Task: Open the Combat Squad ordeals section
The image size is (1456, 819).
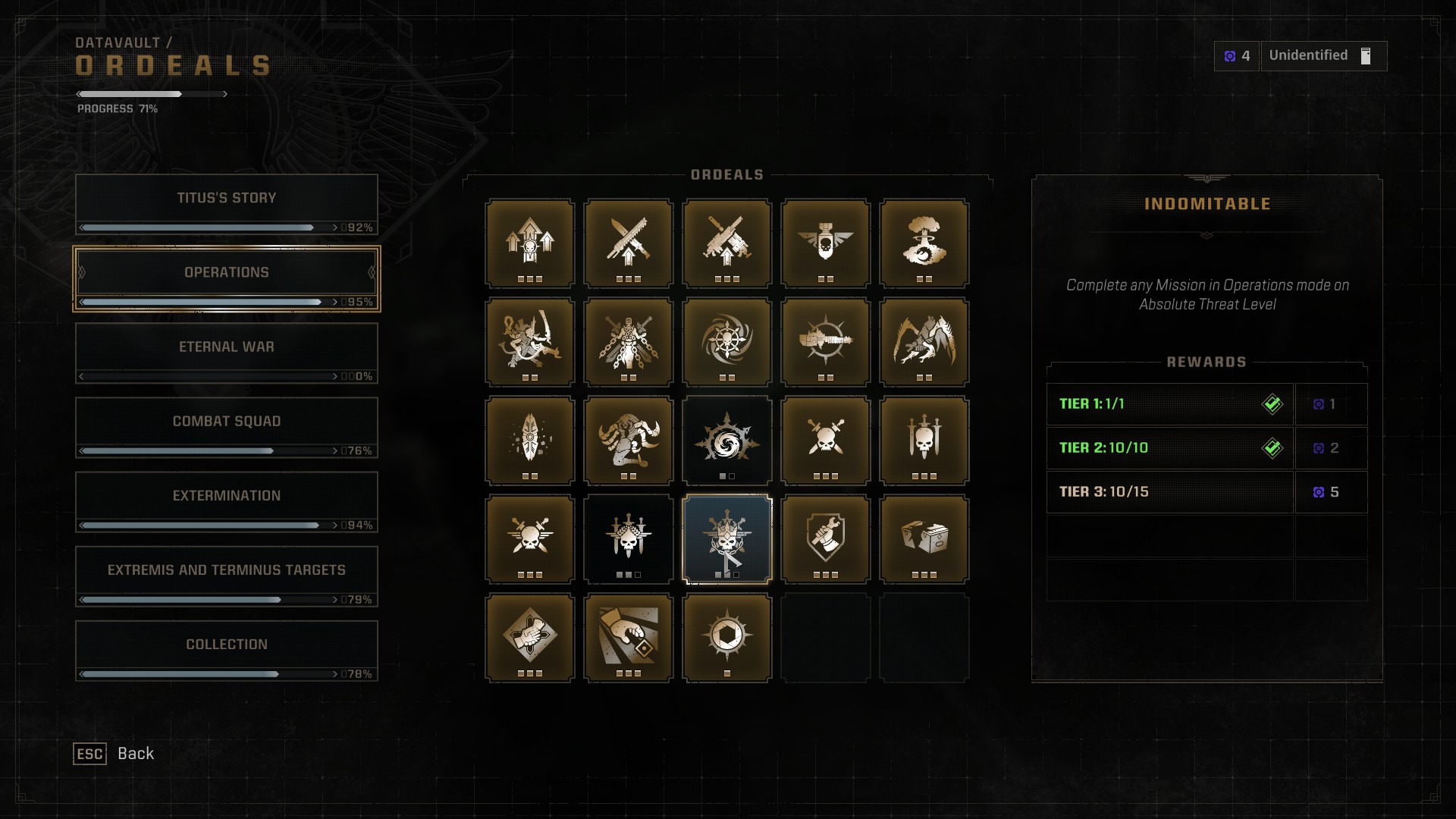Action: (x=226, y=421)
